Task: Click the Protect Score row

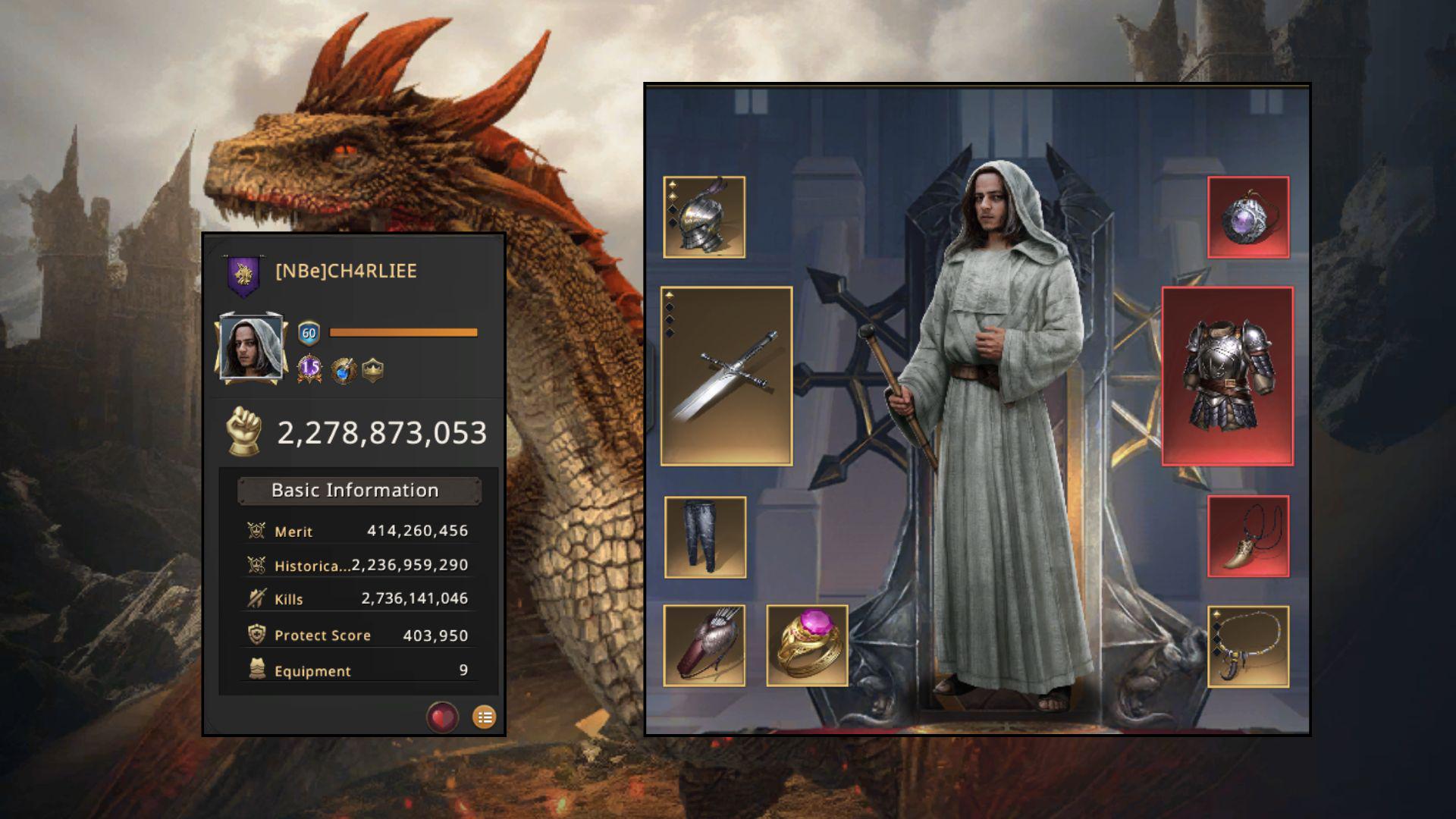Action: click(x=359, y=635)
